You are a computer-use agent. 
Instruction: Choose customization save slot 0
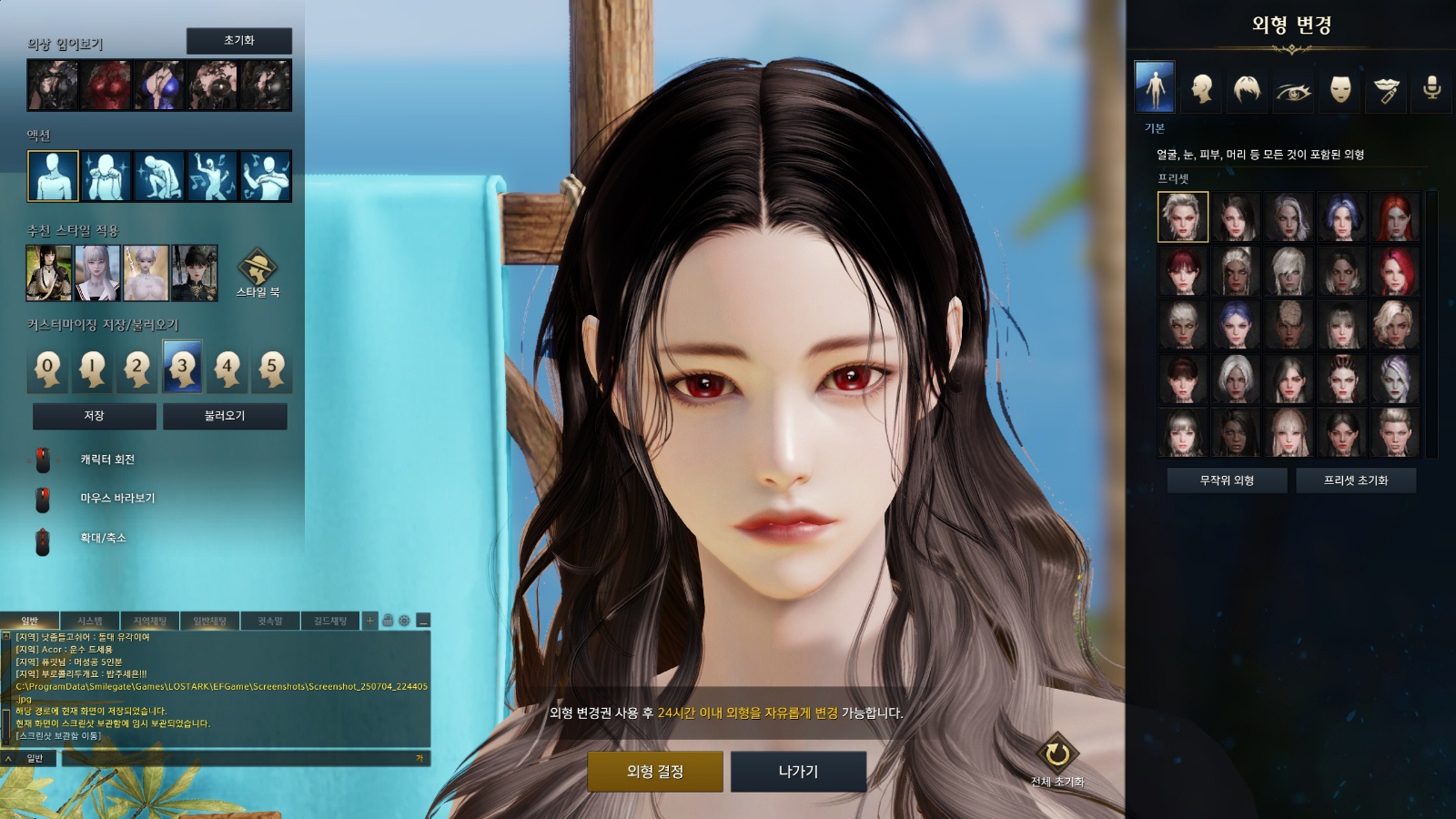click(x=48, y=368)
